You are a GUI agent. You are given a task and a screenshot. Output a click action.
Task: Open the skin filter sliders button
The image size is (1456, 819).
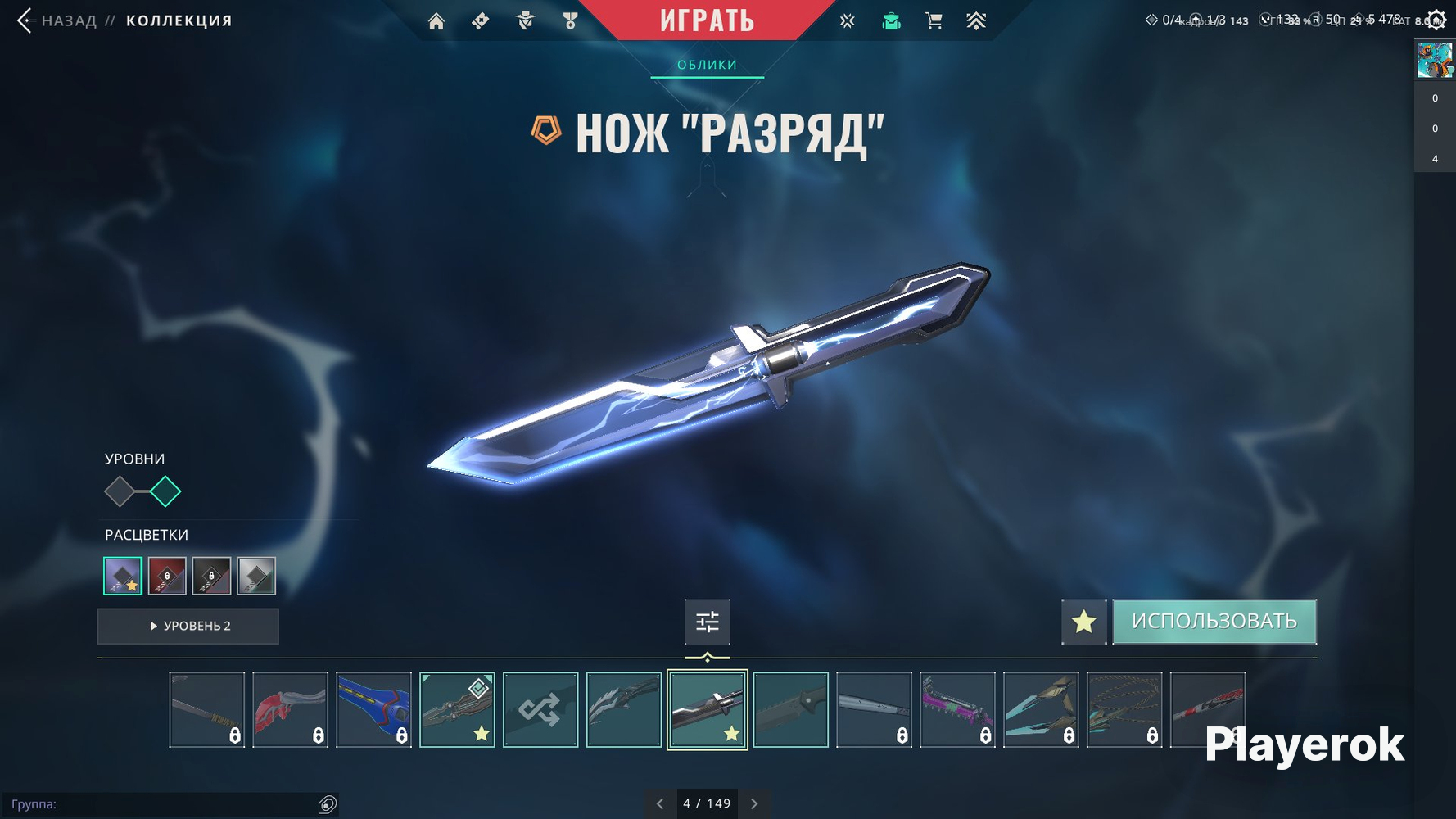point(707,622)
